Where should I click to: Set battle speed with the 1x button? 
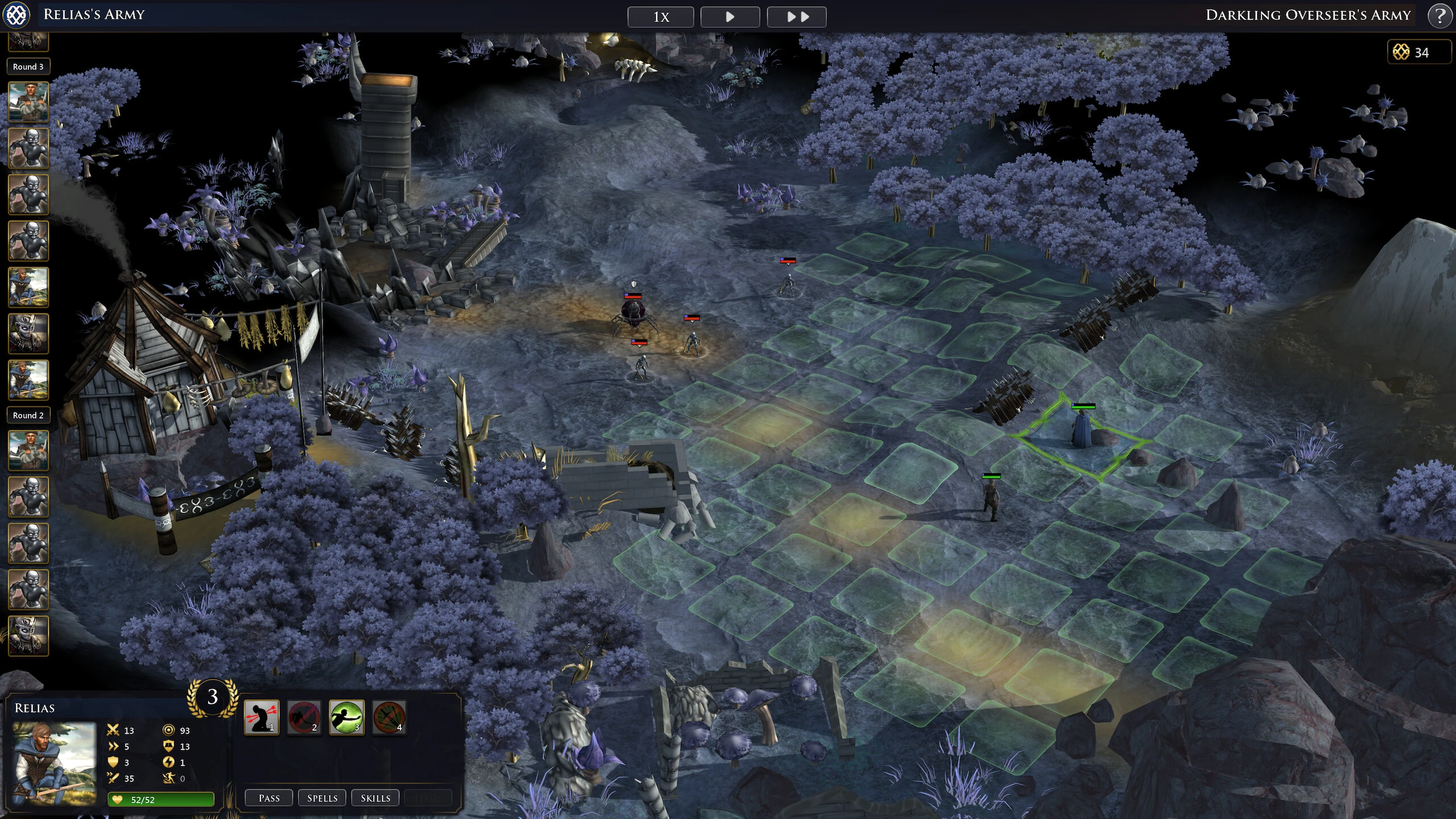coord(660,17)
